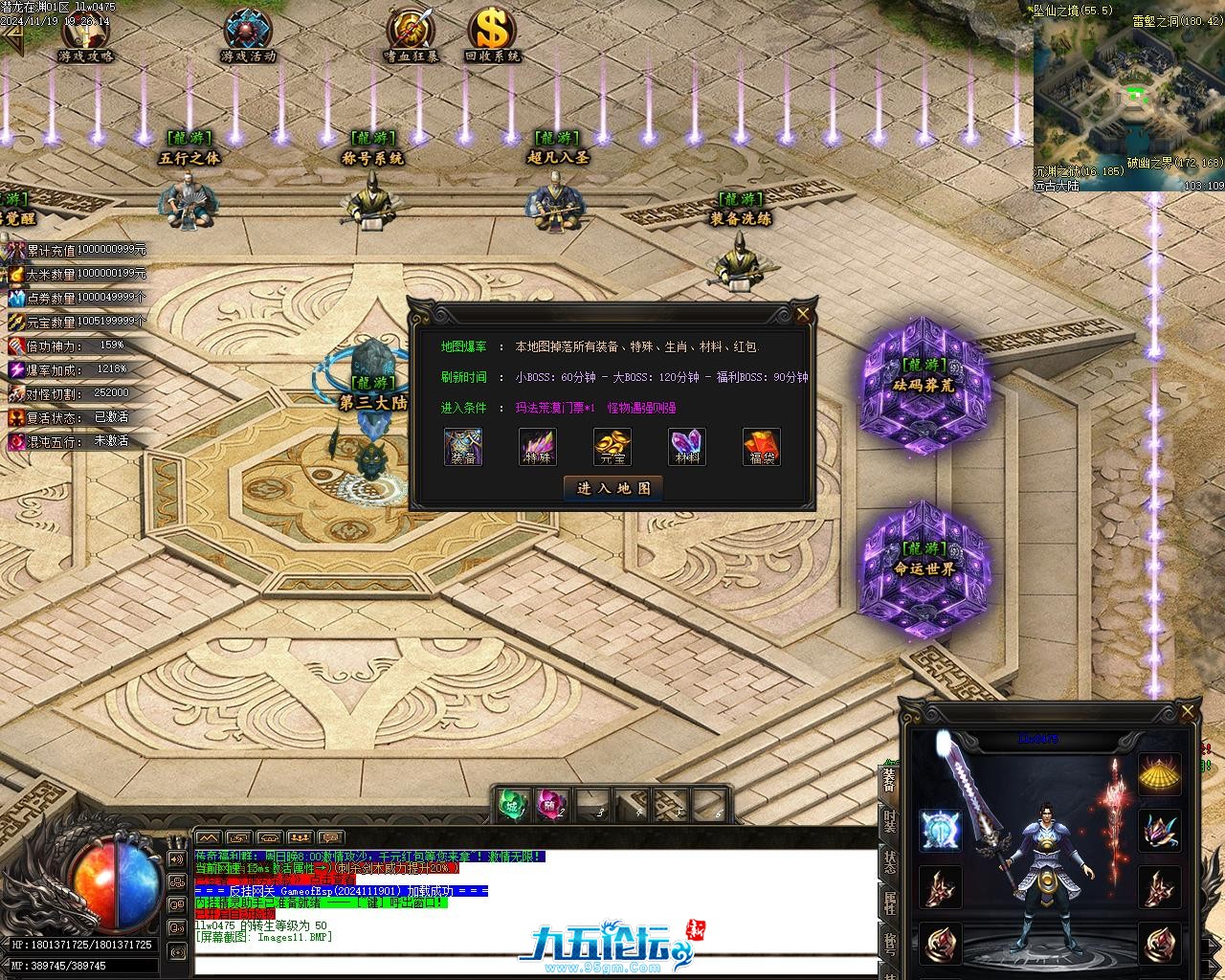
Task: Click the minimap
Action: coord(1129,96)
